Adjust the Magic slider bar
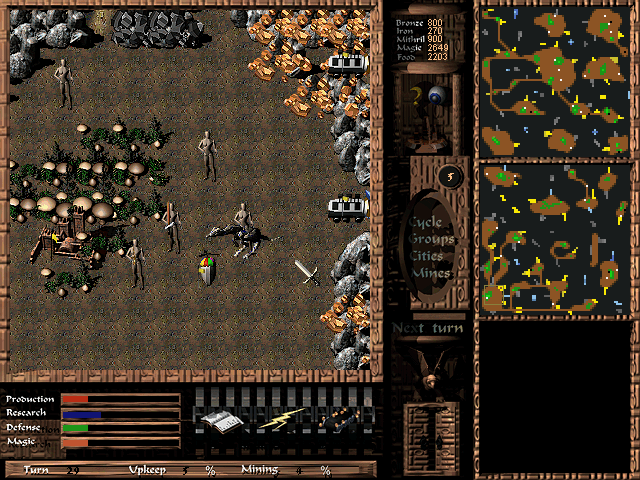The height and width of the screenshot is (480, 640). [120, 441]
